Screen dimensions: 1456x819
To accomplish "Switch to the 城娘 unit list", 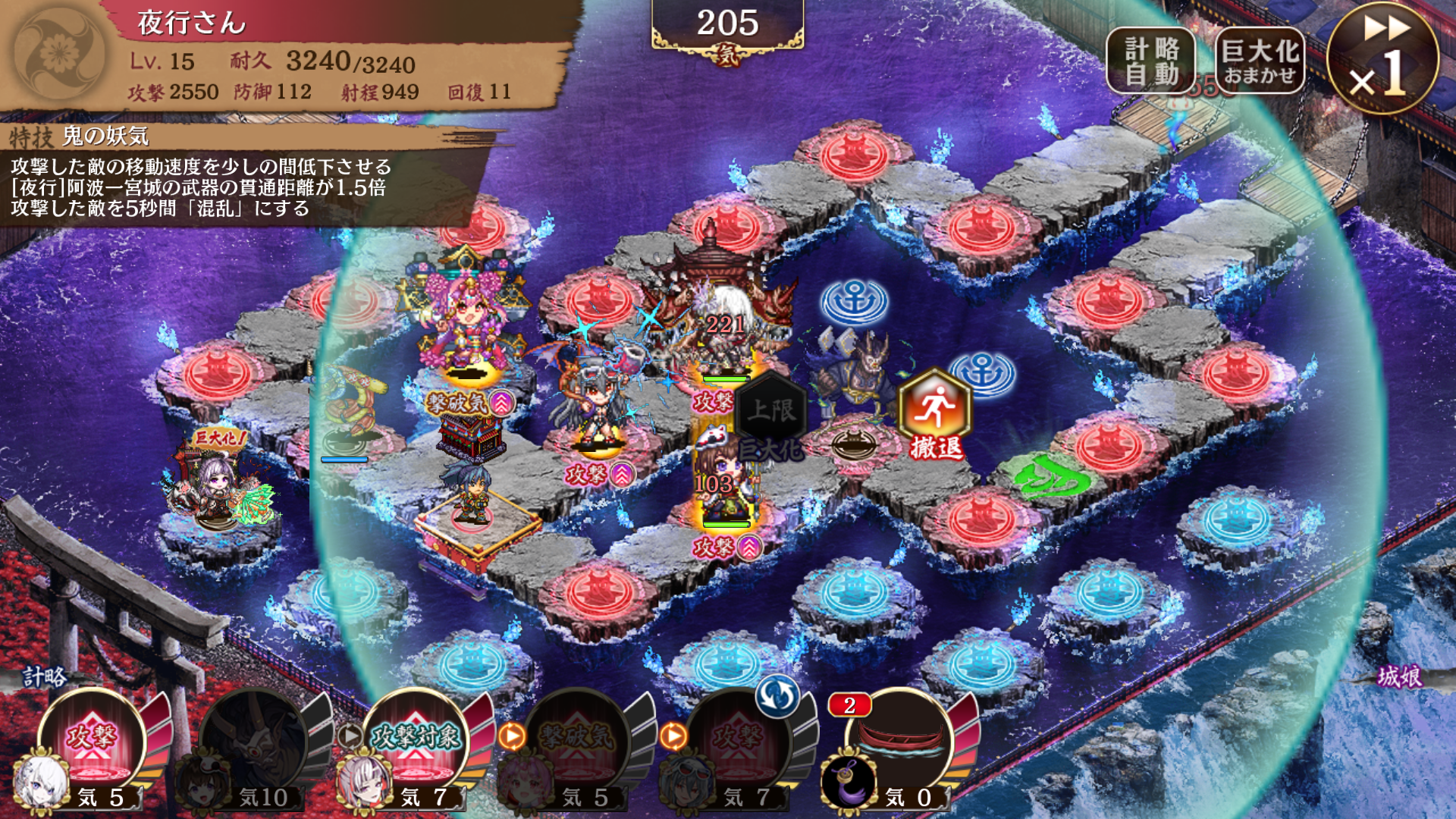I will pyautogui.click(x=1399, y=676).
